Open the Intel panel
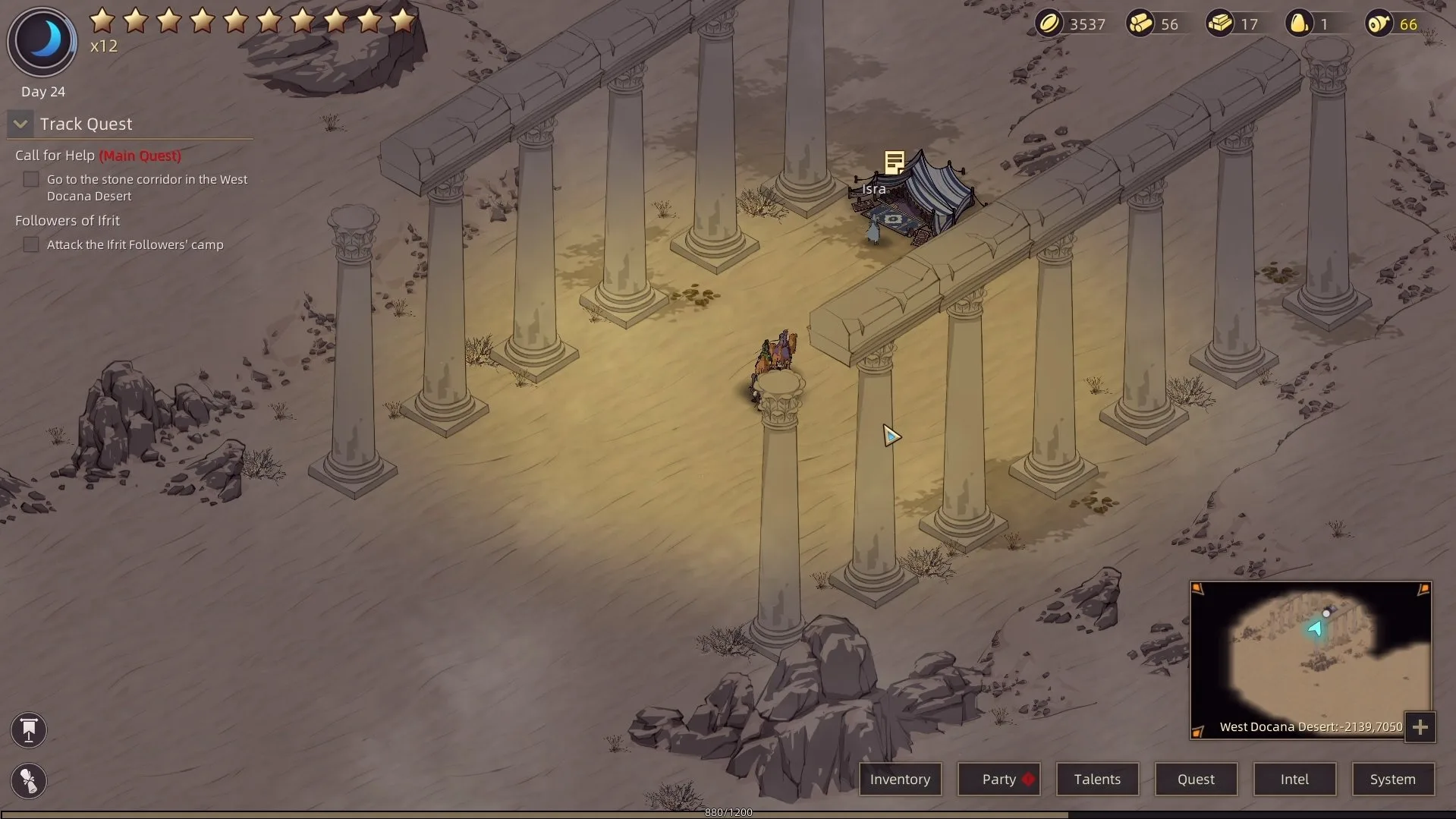Screen dimensions: 1456x819 pos(1294,779)
